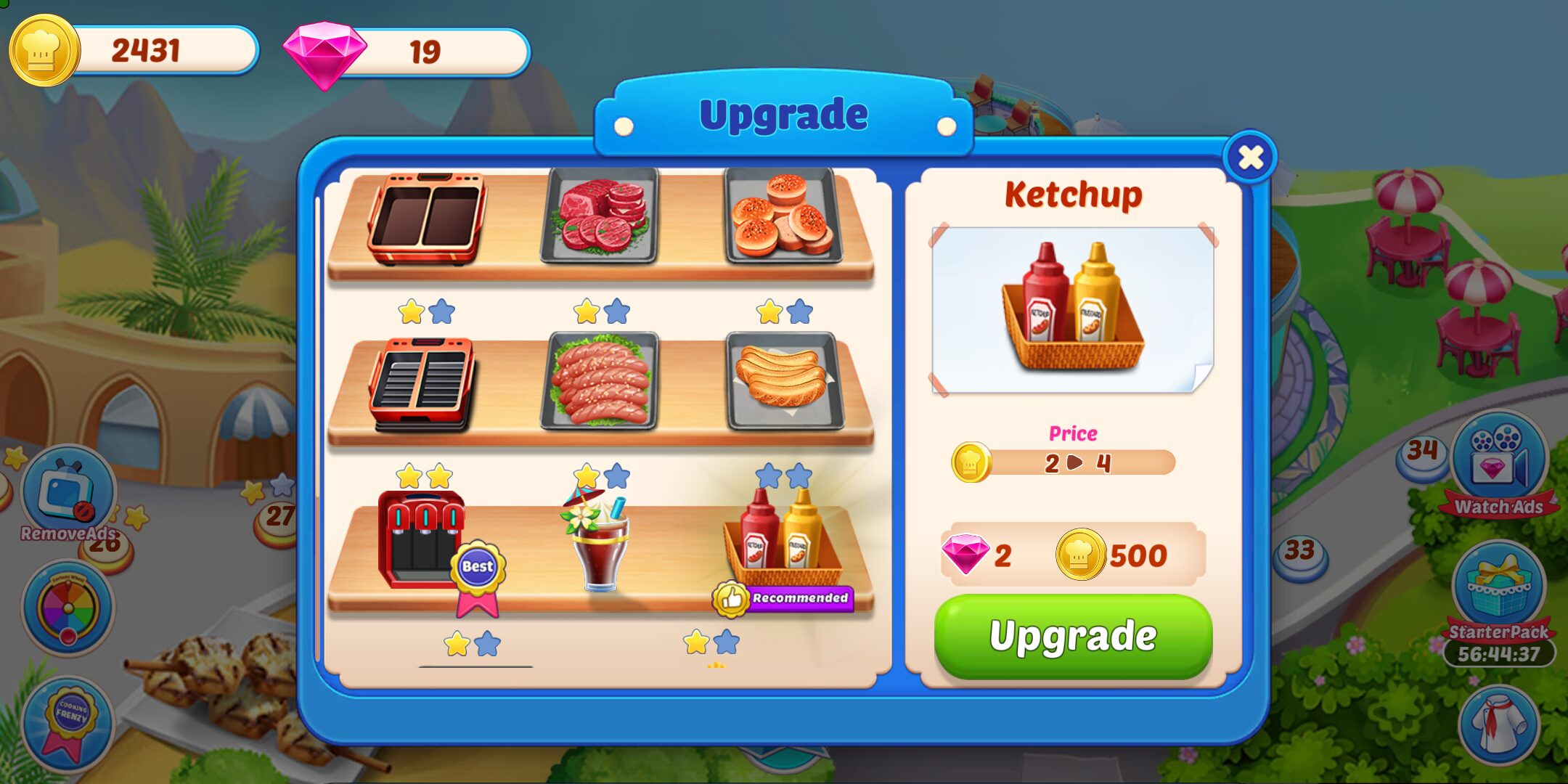Tap the coin counter showing 2431
The image size is (1568, 784).
point(145,51)
